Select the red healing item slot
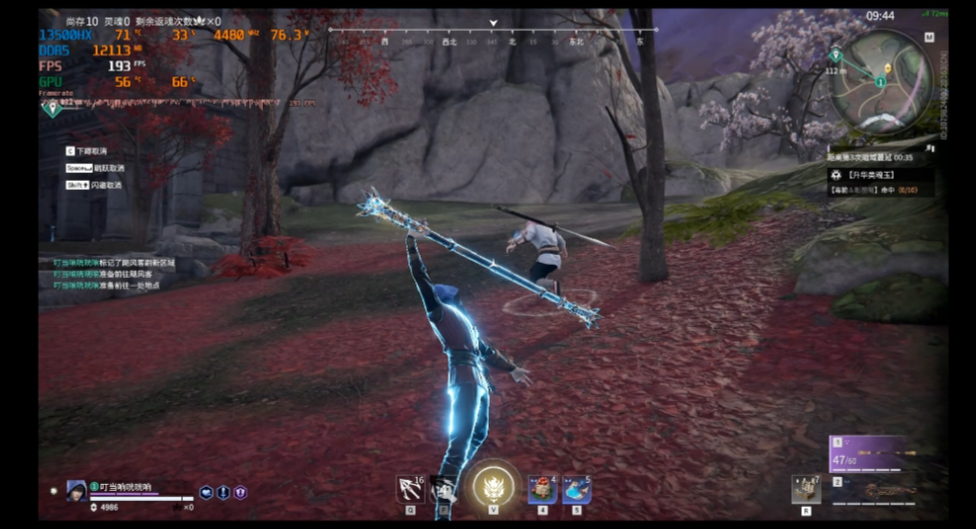 542,489
